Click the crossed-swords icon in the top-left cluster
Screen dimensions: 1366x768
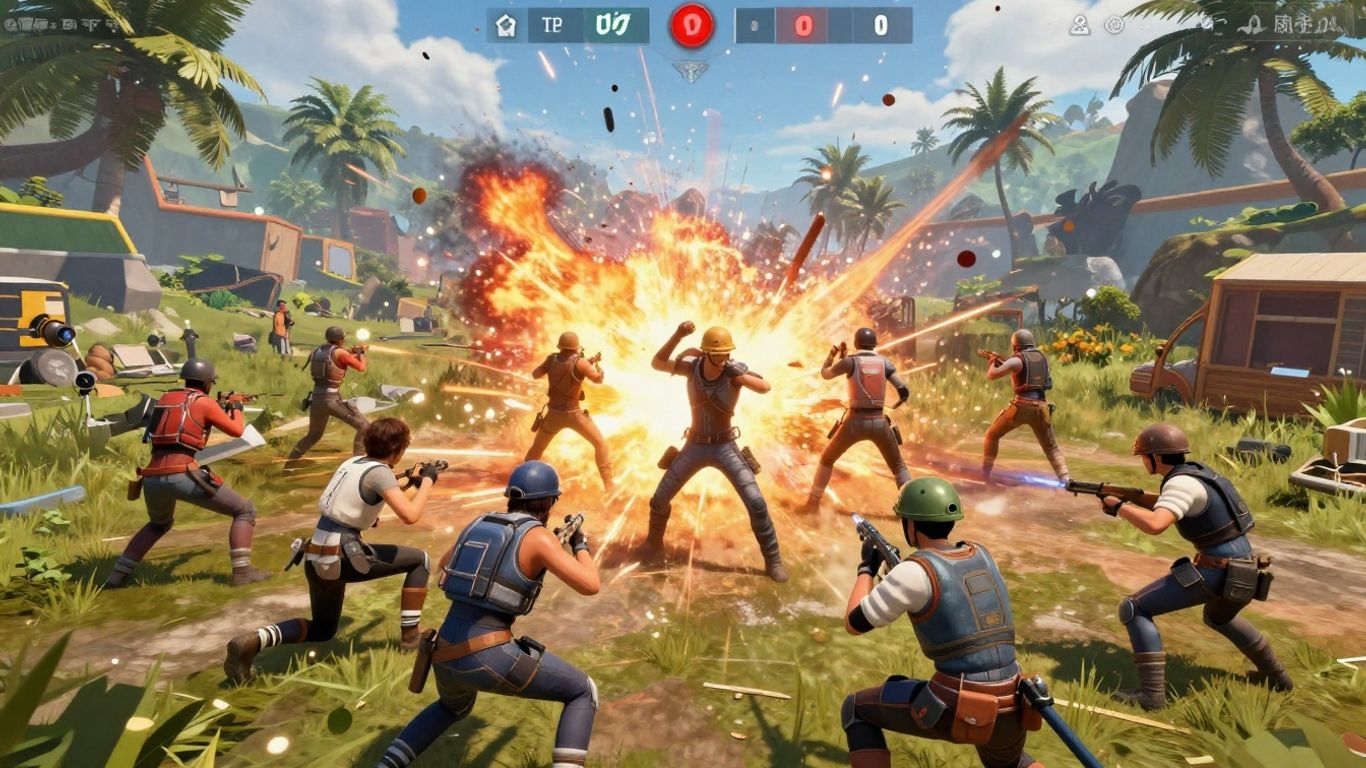click(88, 25)
